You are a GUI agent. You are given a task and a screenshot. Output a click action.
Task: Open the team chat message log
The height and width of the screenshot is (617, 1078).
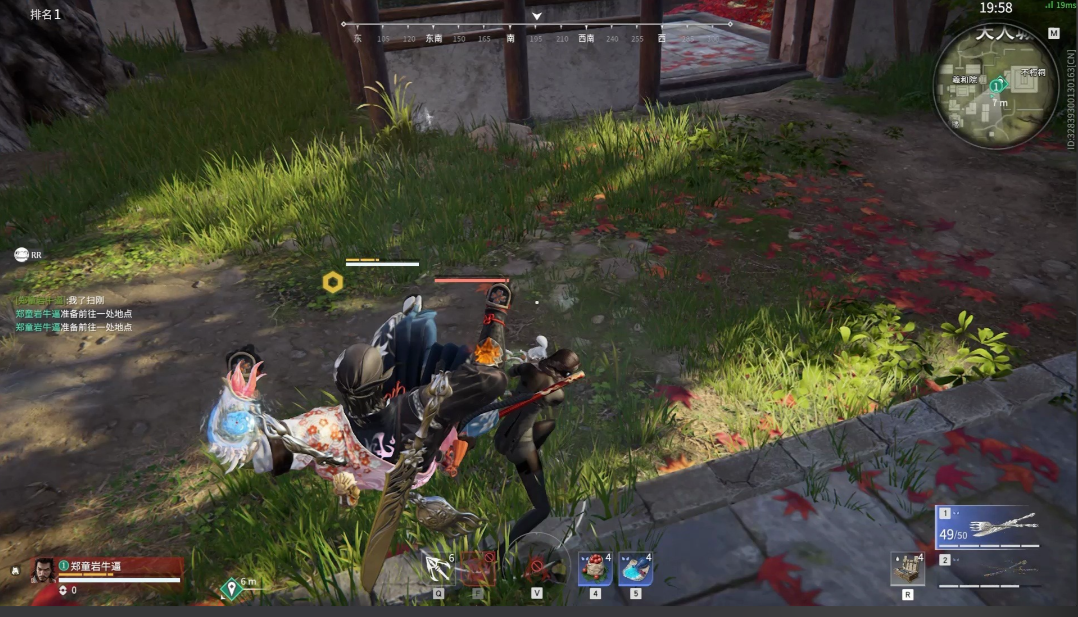coord(74,314)
